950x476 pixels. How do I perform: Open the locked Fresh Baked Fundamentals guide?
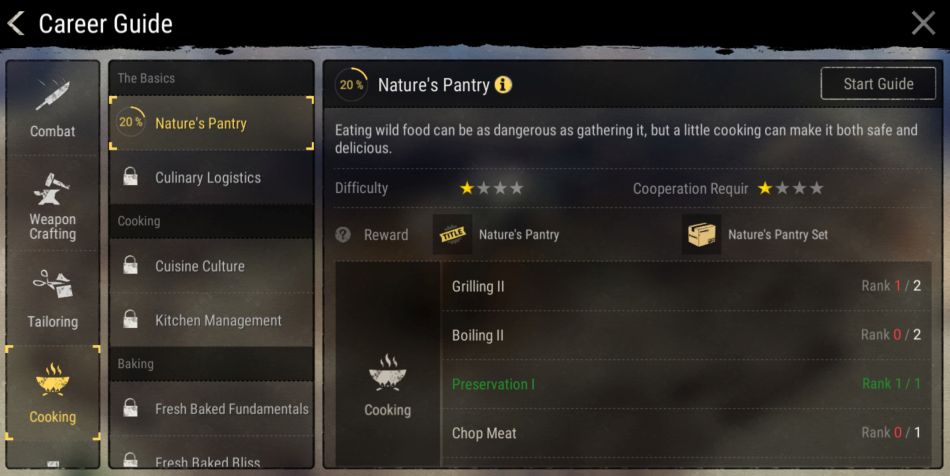[x=211, y=408]
